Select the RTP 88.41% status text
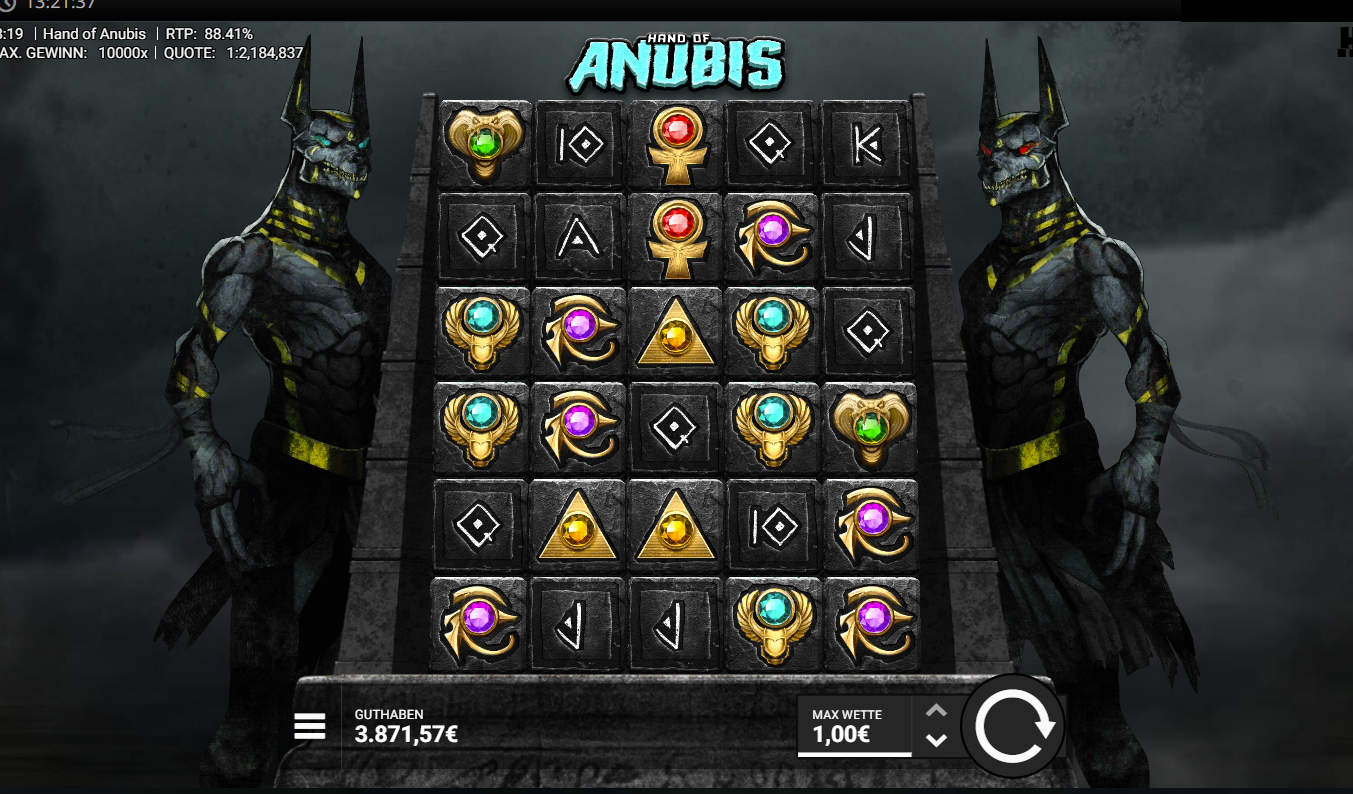Viewport: 1353px width, 794px height. pyautogui.click(x=211, y=33)
